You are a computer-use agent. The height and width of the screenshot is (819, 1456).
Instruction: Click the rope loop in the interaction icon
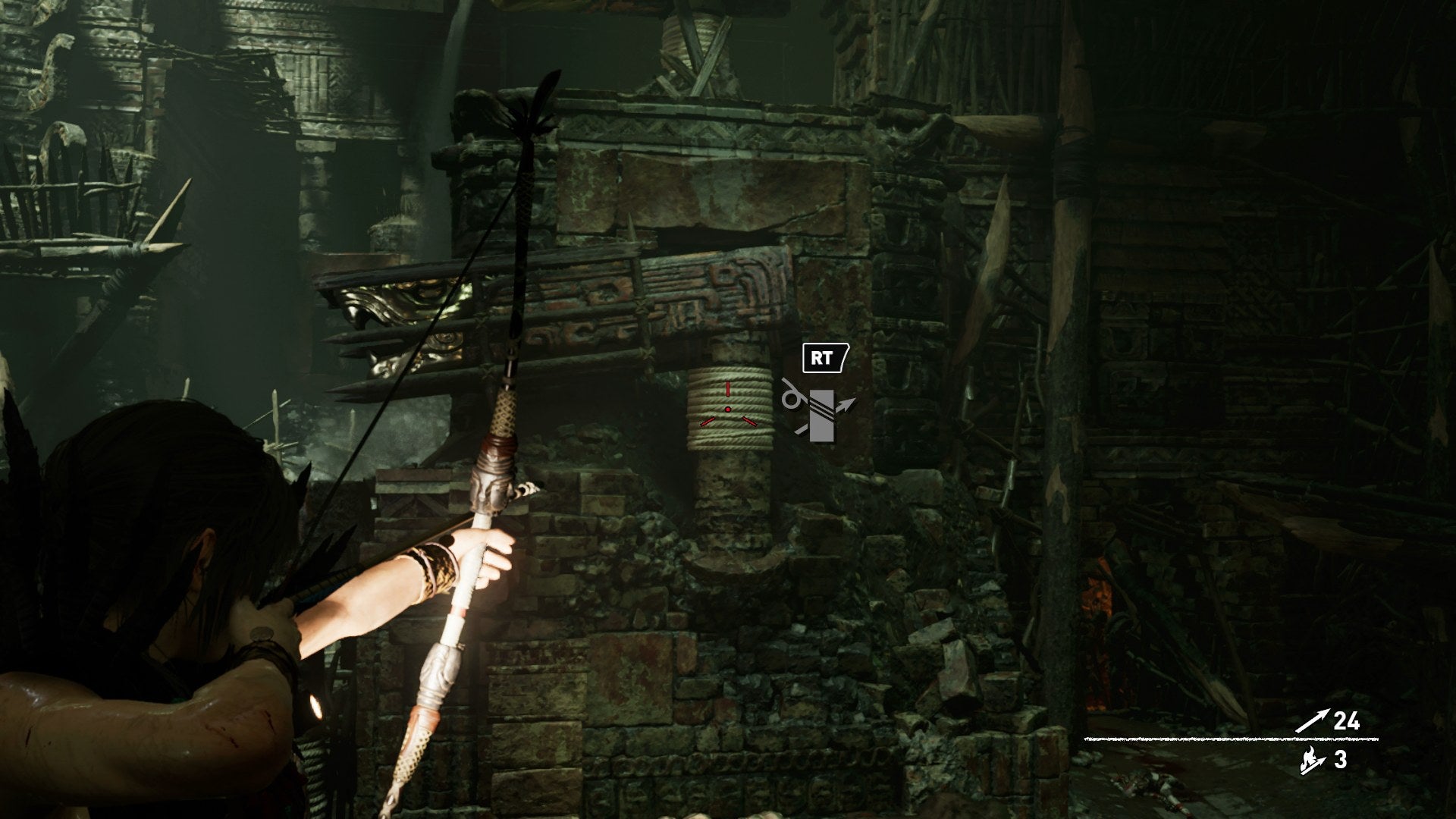(791, 400)
